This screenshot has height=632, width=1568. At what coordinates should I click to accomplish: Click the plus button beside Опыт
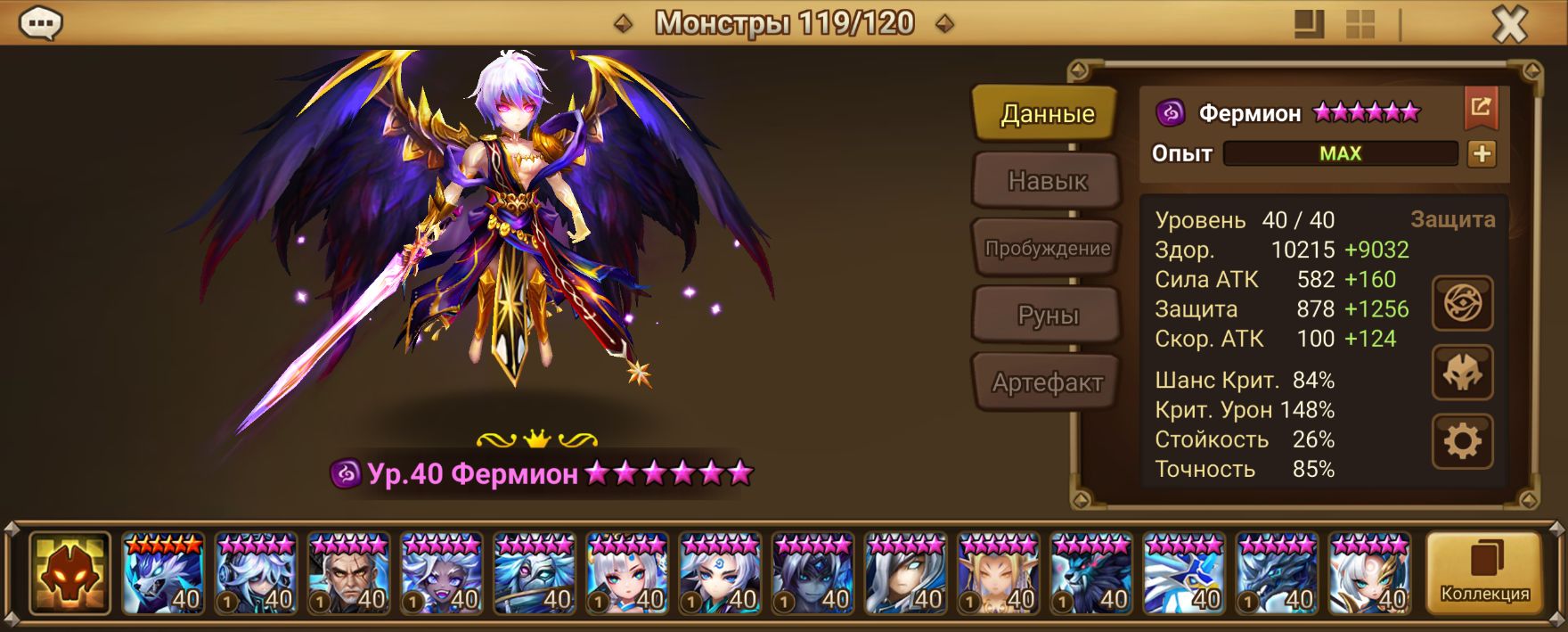point(1482,154)
